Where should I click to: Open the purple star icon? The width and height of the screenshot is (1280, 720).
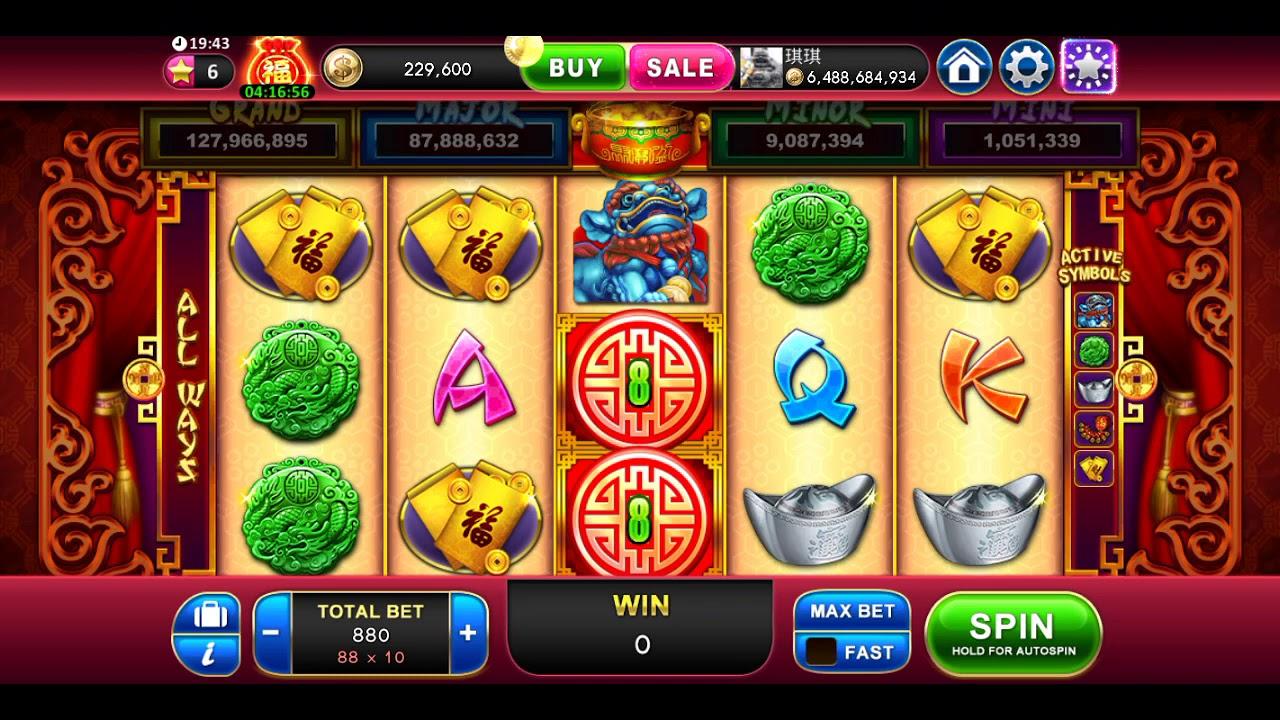point(1088,68)
